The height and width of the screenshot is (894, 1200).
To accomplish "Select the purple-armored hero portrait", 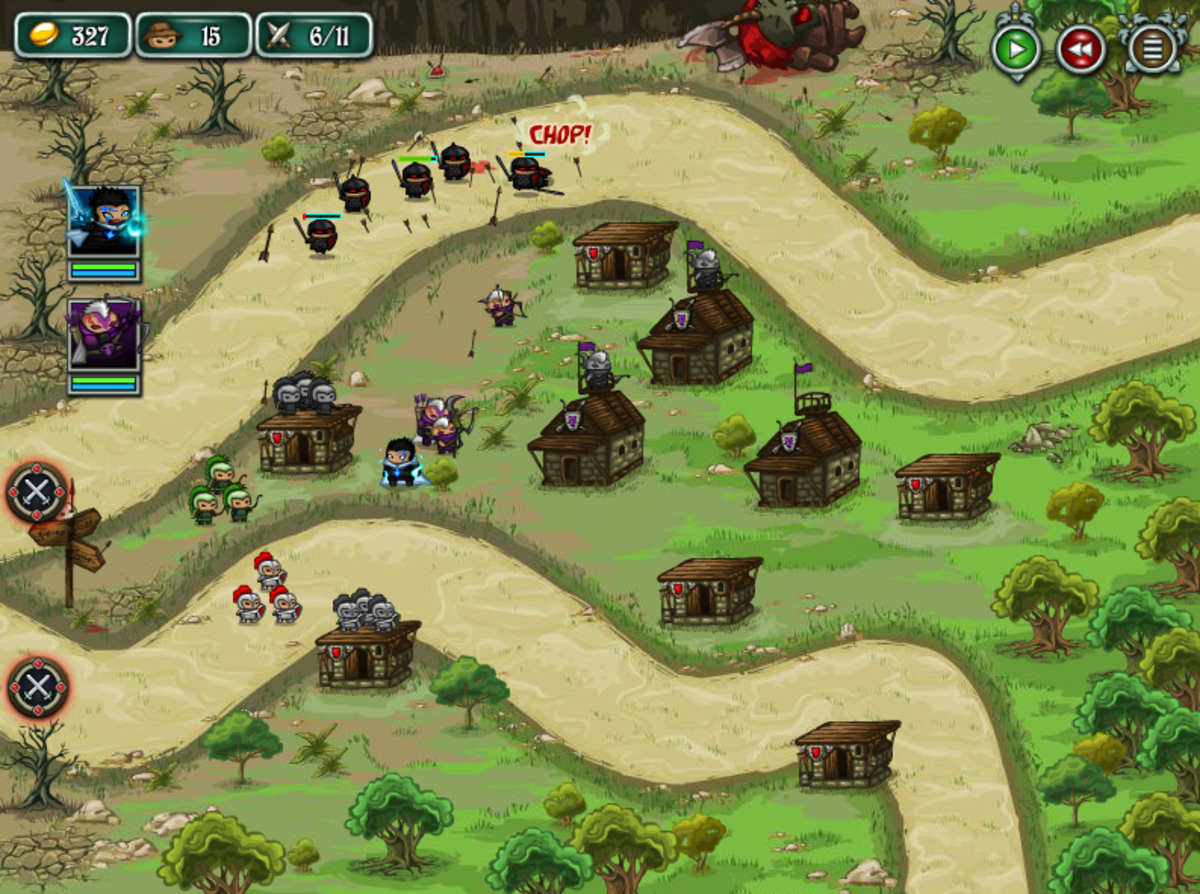I will [x=104, y=335].
